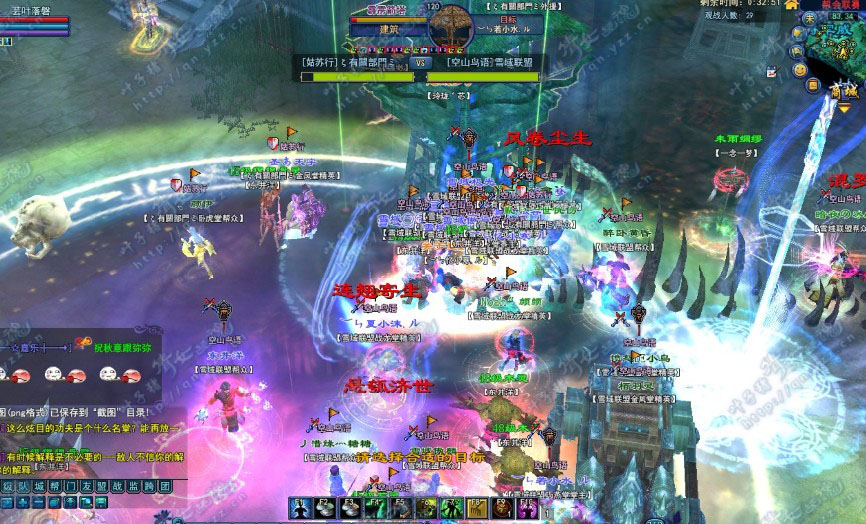866x524 pixels.
Task: Switch to the 盟 alliance chat channel
Action: [103, 486]
